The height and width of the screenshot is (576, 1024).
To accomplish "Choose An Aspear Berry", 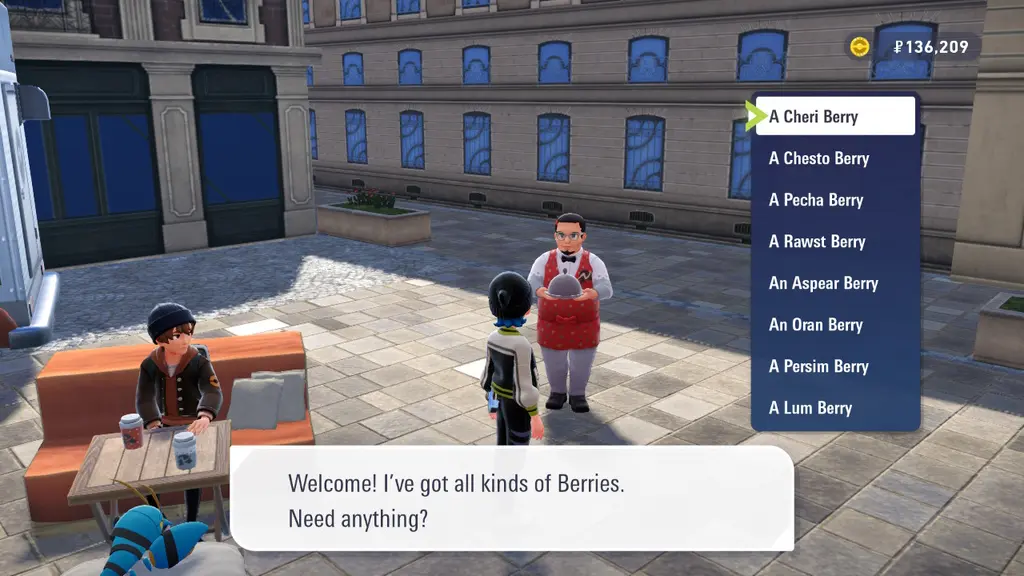I will click(835, 283).
